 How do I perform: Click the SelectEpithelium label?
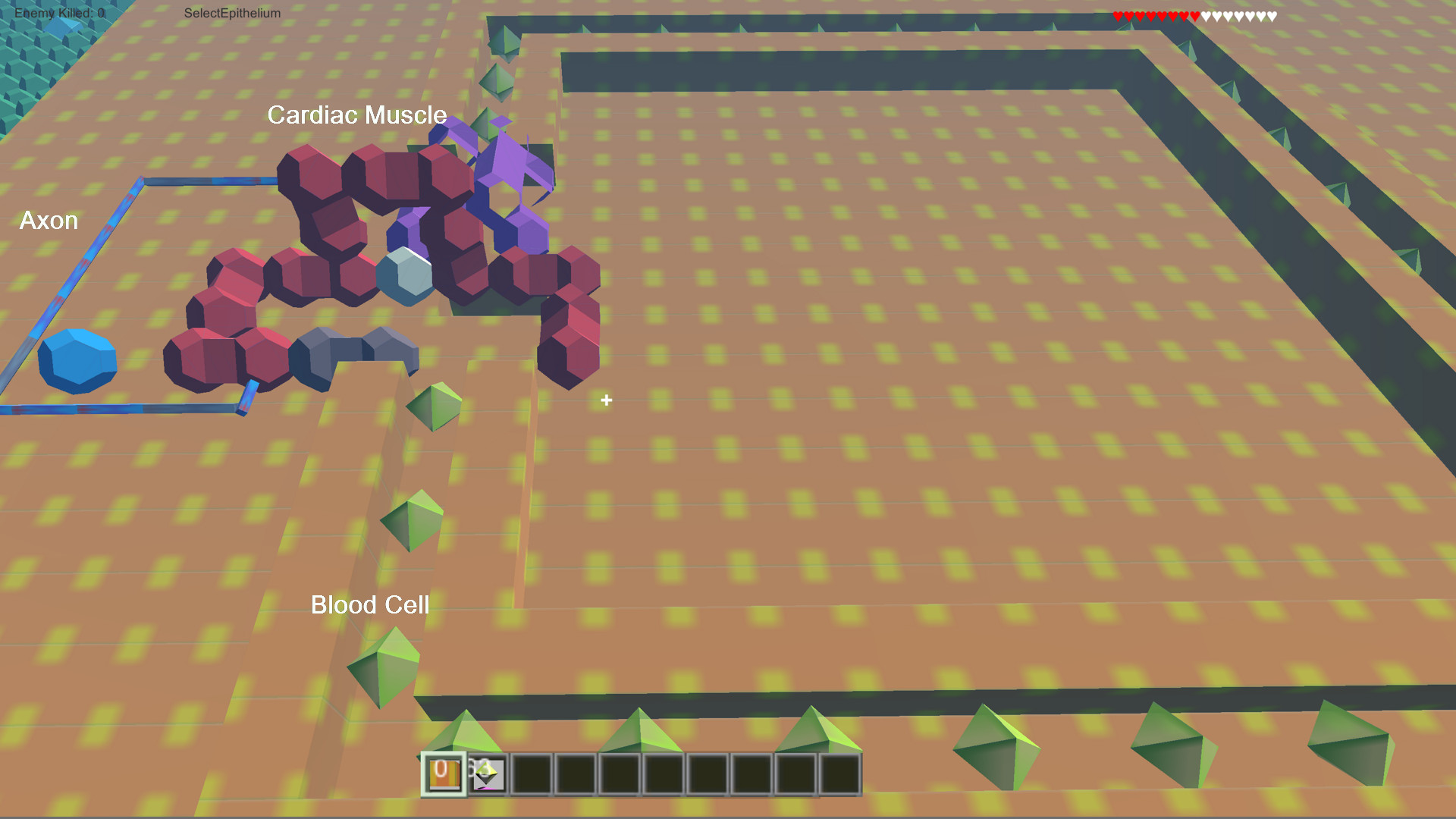(x=233, y=13)
